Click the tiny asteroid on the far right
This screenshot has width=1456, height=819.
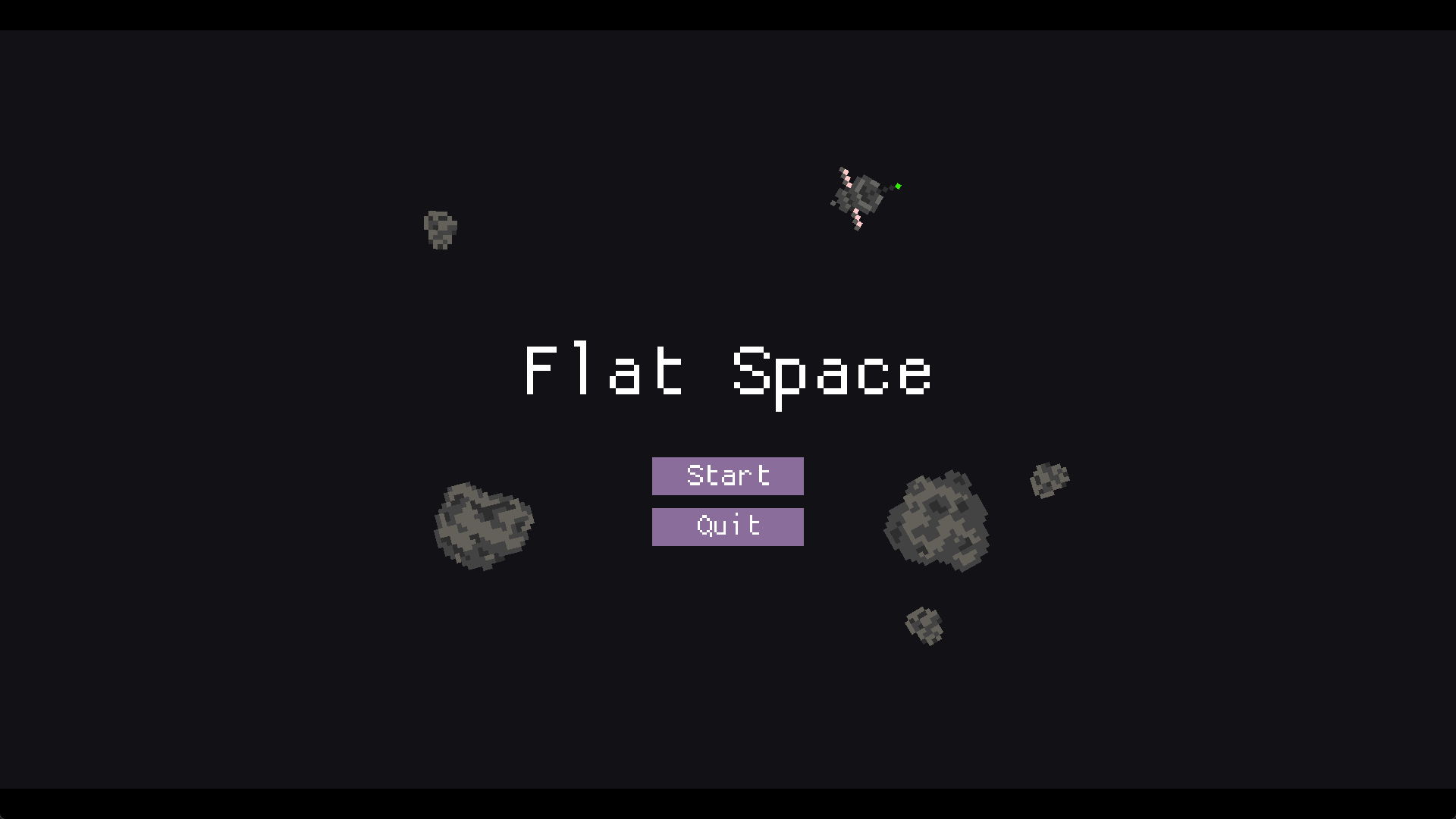(x=1050, y=478)
